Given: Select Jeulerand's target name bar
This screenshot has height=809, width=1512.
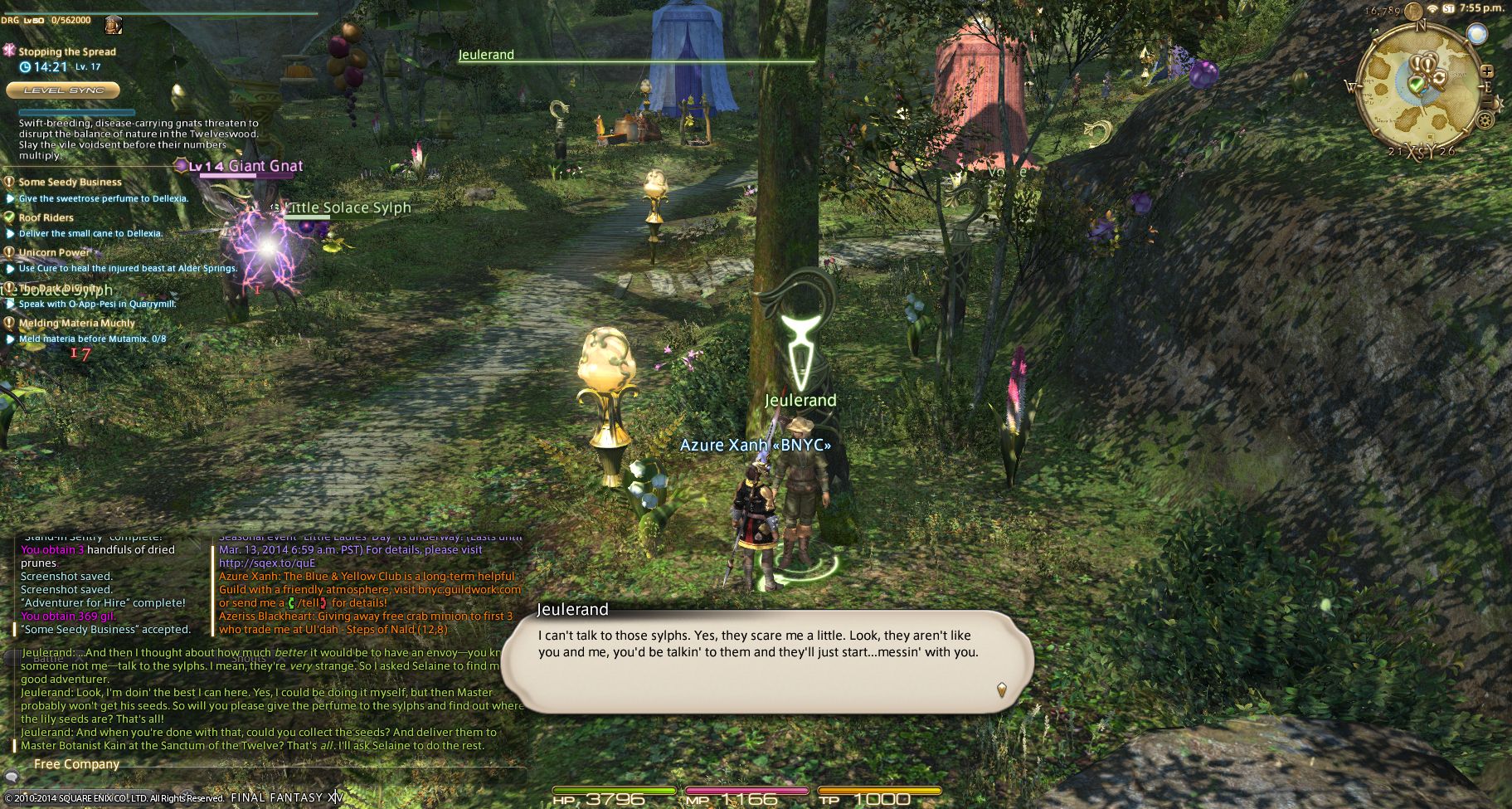Looking at the screenshot, I should pyautogui.click(x=486, y=56).
